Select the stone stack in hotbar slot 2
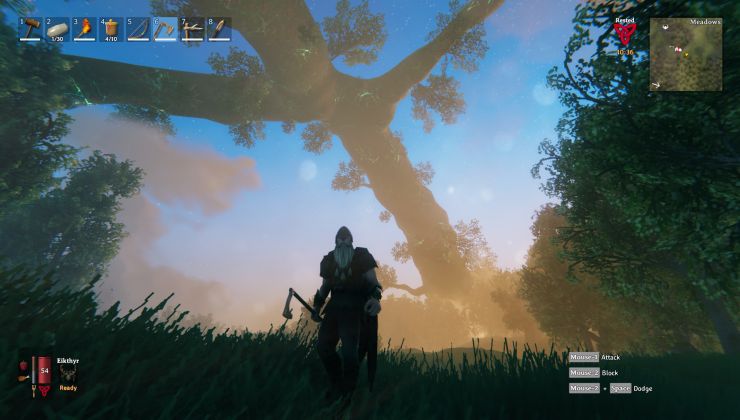 coord(58,28)
